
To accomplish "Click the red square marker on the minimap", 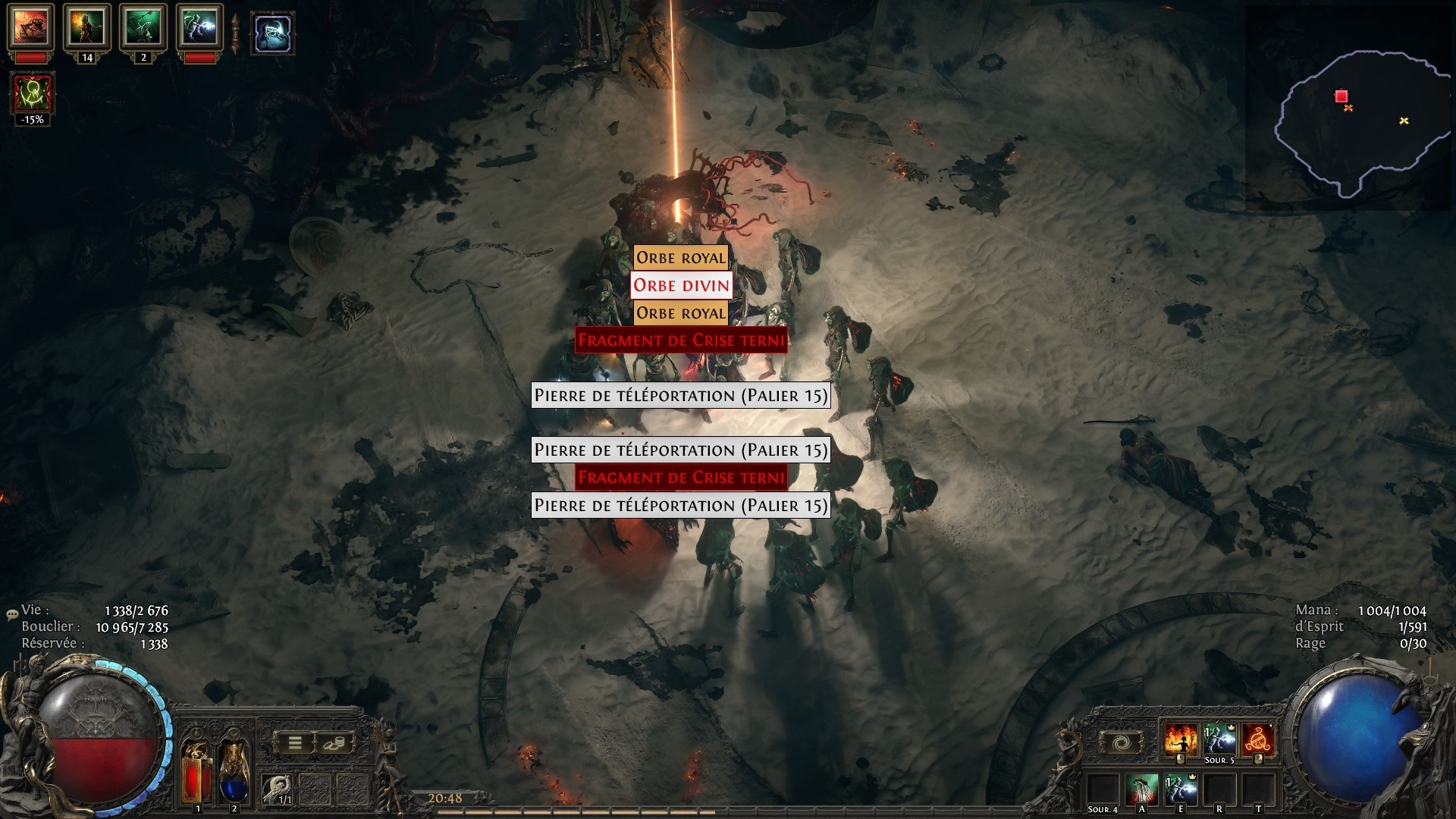I will click(1341, 96).
